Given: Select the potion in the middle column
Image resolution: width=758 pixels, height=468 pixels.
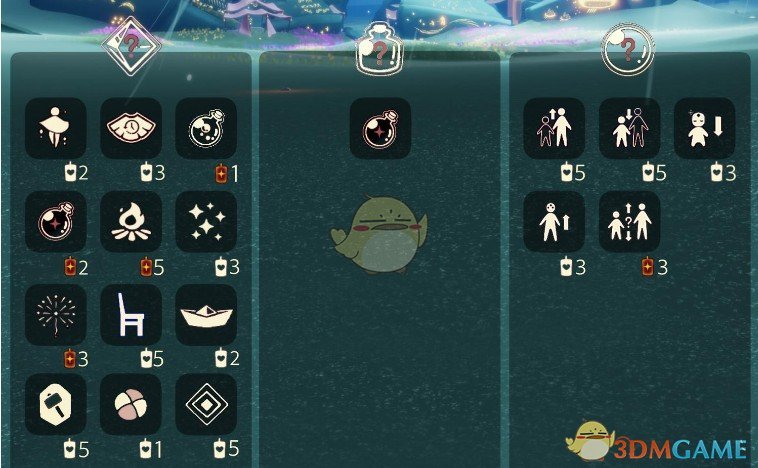Looking at the screenshot, I should pyautogui.click(x=380, y=128).
